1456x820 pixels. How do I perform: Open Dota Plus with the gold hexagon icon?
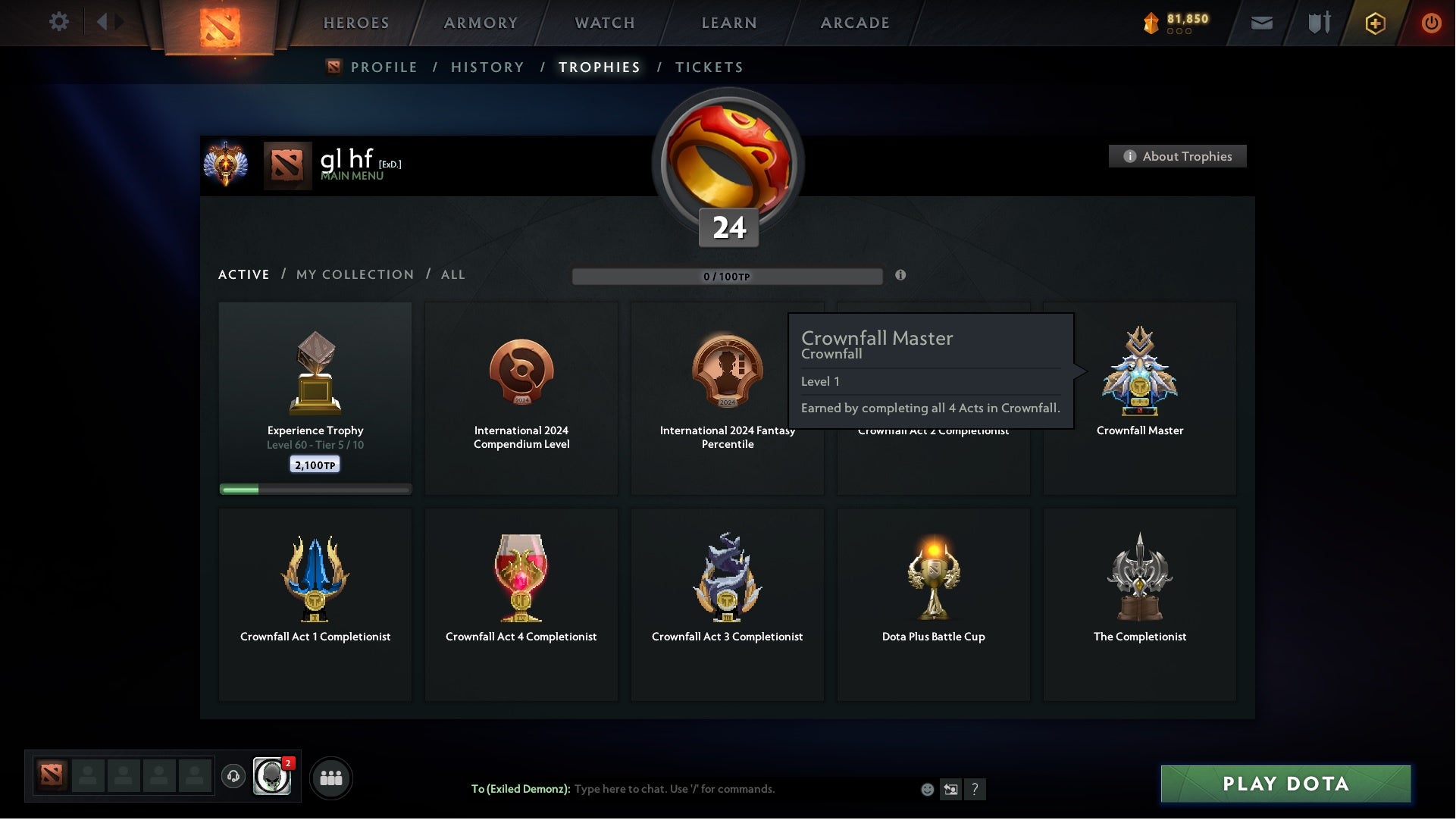(x=1374, y=22)
